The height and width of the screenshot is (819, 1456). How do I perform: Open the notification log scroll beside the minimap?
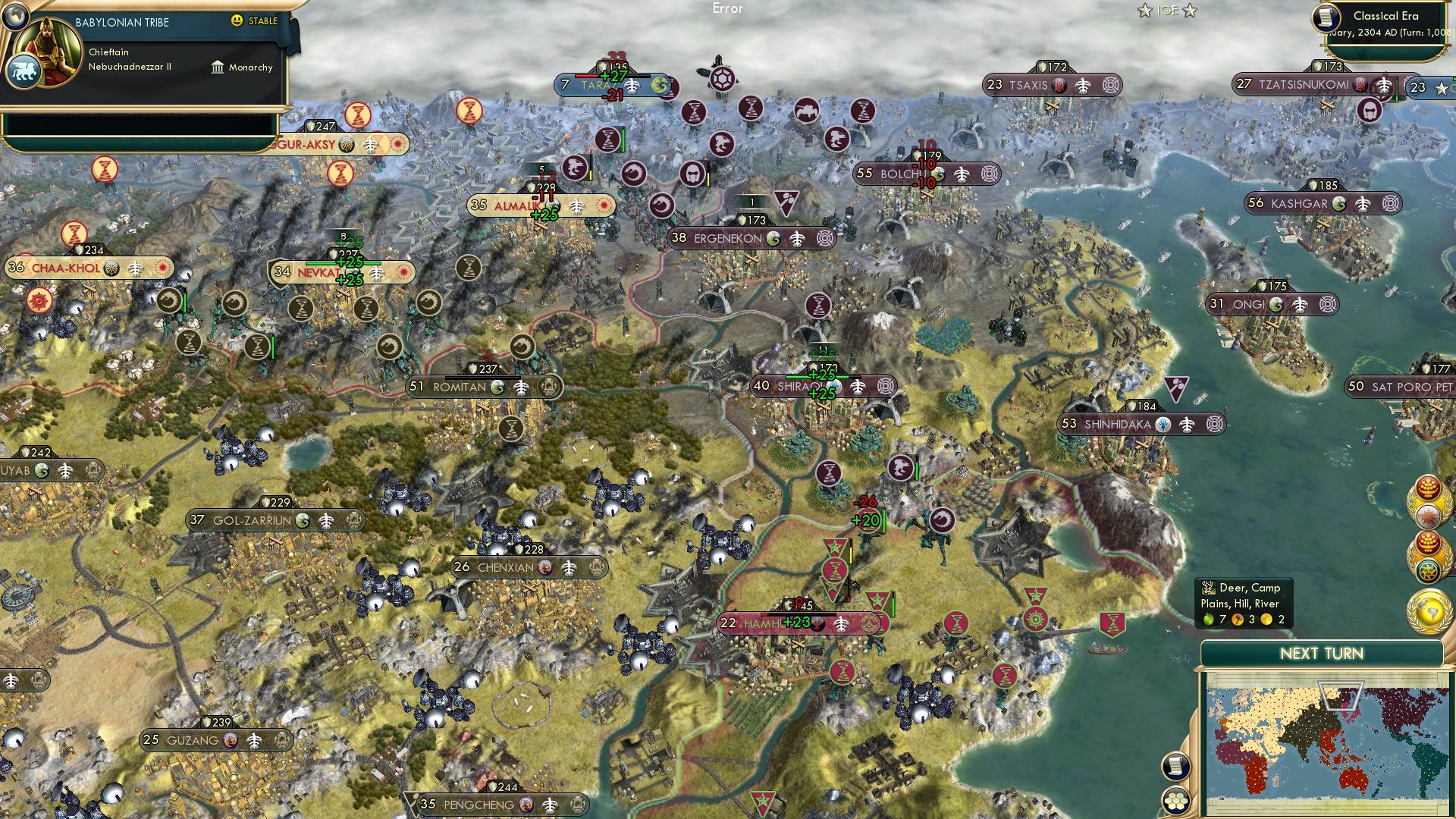1176,767
